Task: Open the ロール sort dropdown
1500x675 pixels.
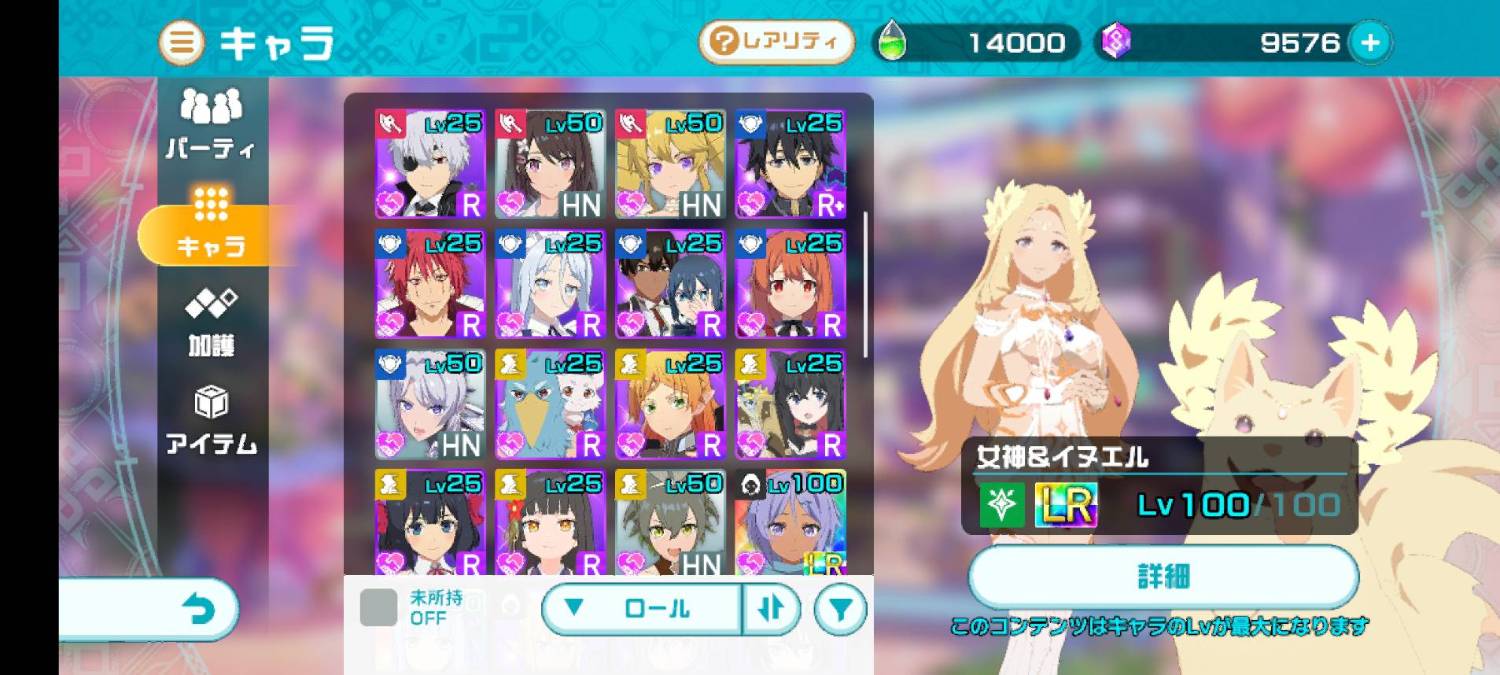Action: coord(641,609)
